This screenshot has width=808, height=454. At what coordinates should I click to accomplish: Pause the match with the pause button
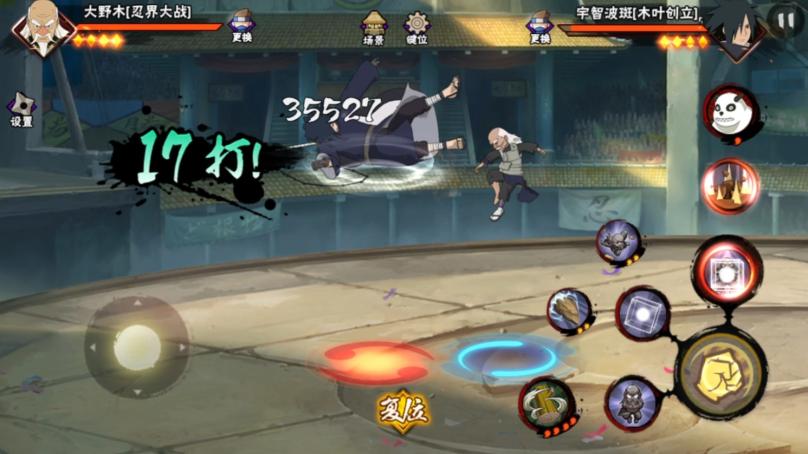pyautogui.click(x=784, y=19)
